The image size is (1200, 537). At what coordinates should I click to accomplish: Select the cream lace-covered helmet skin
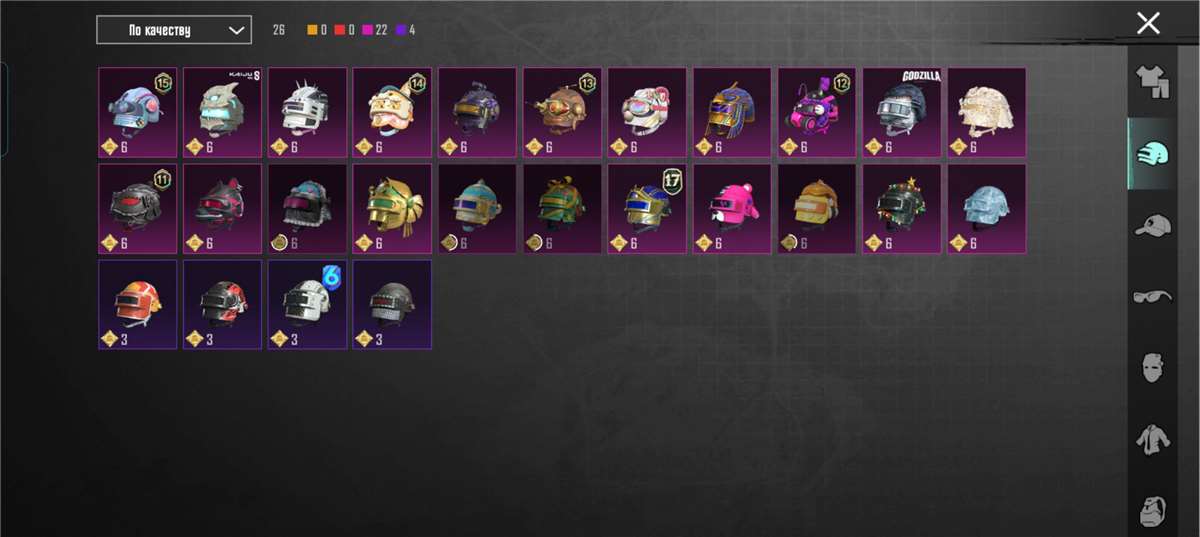(x=986, y=112)
